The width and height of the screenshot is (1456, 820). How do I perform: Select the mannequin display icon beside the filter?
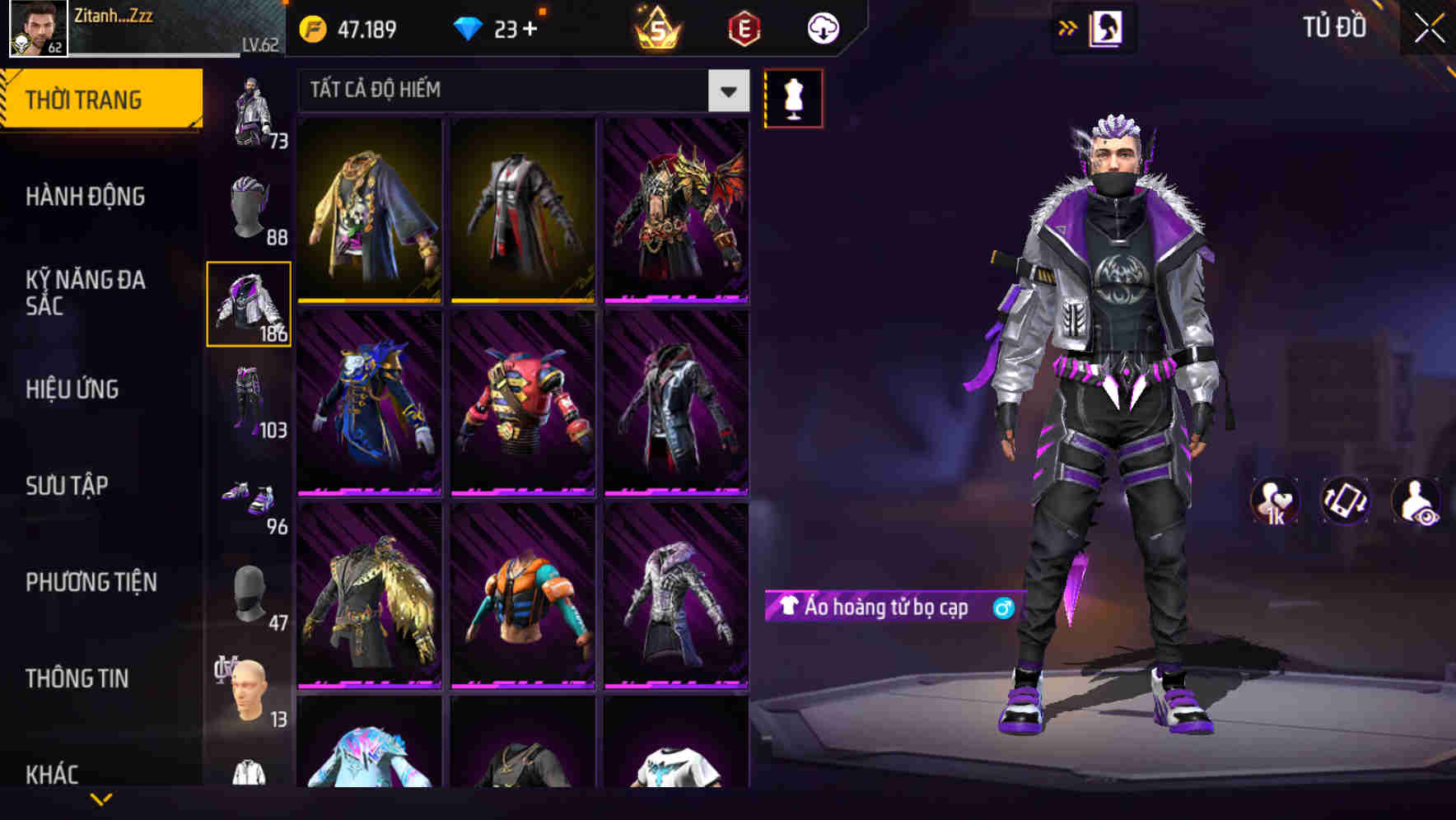click(x=794, y=97)
